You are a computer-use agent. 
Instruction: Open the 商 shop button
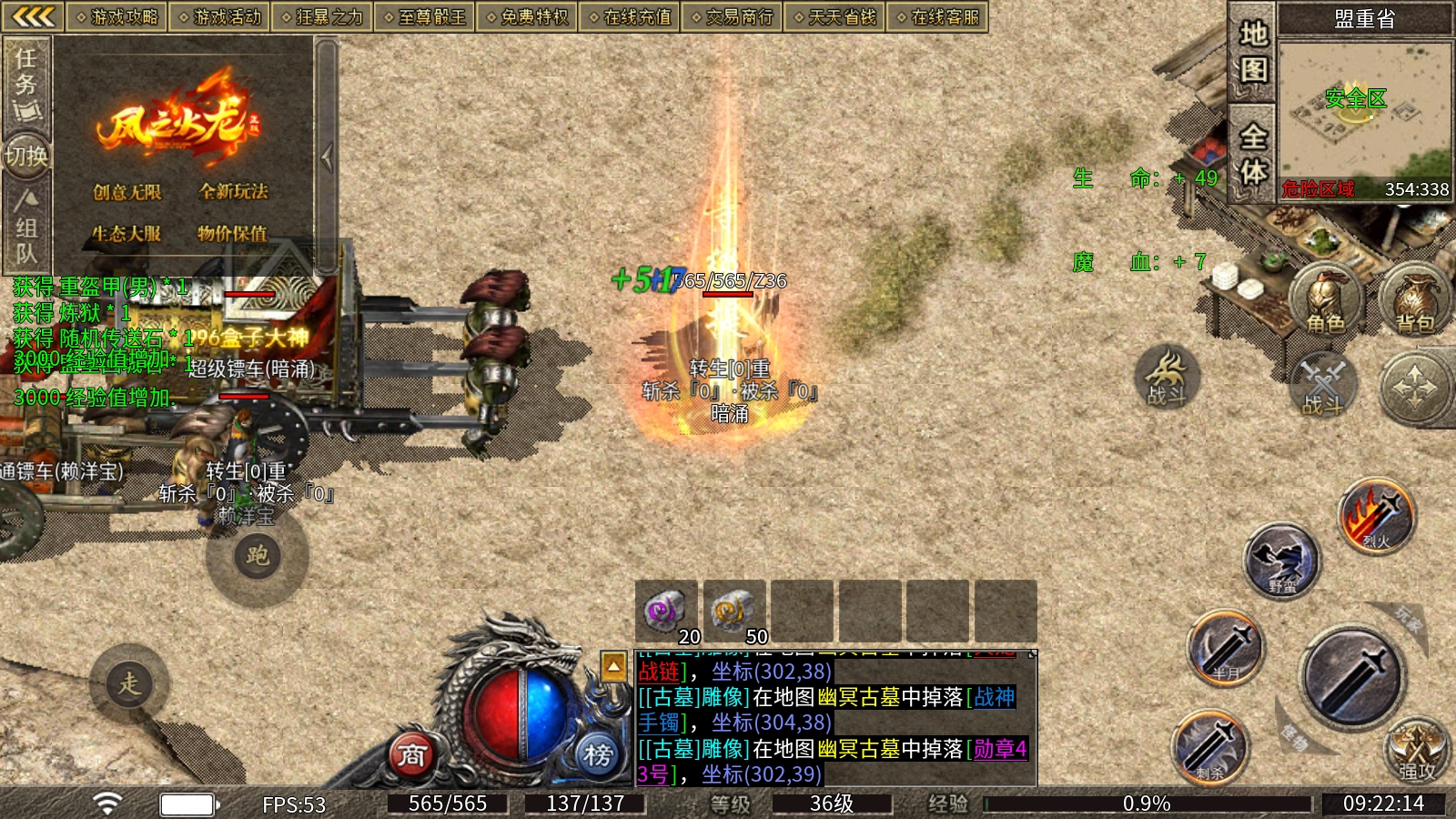point(412,754)
